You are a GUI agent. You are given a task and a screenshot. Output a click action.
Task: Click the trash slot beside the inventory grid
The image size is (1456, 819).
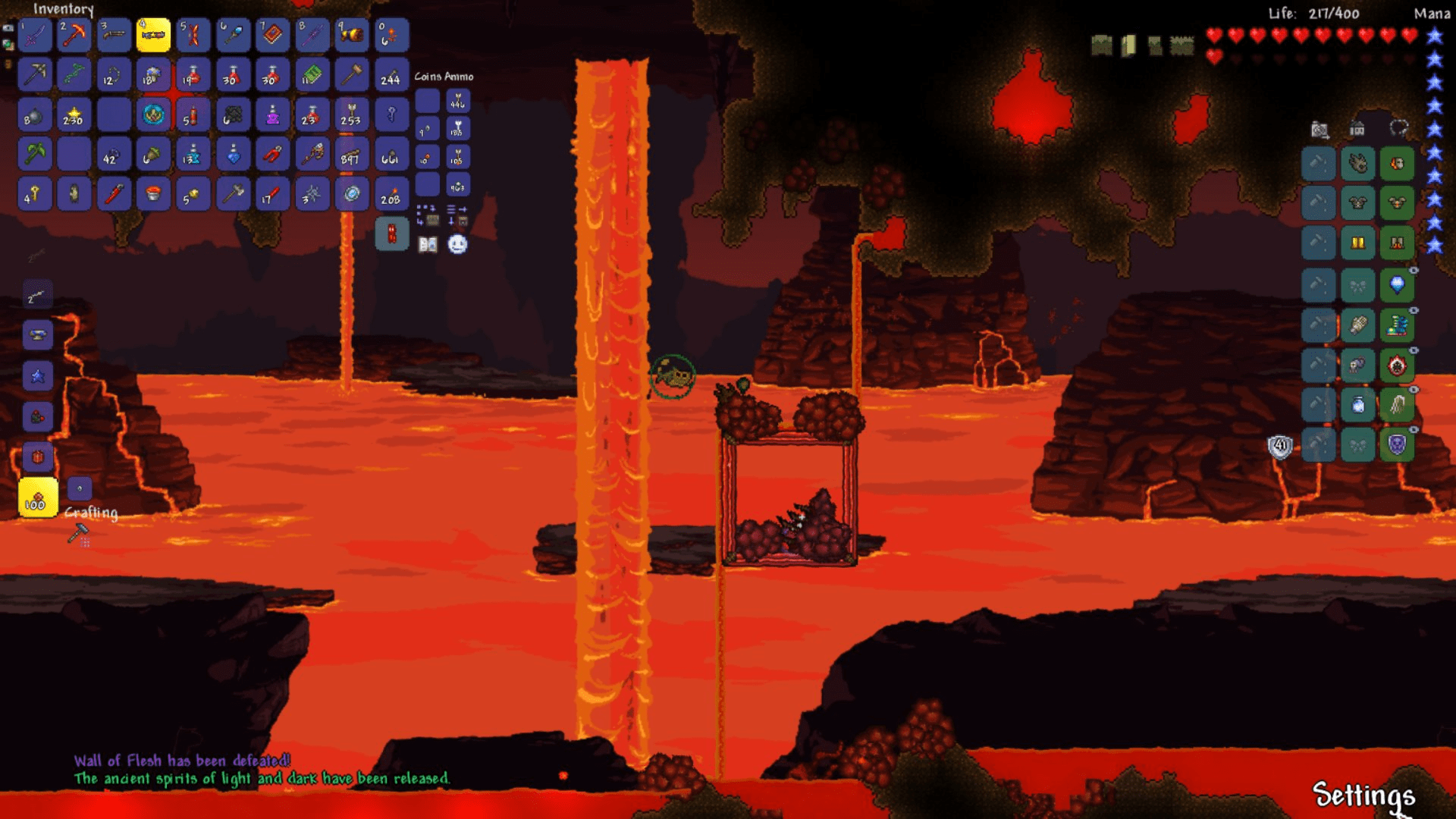[x=391, y=232]
